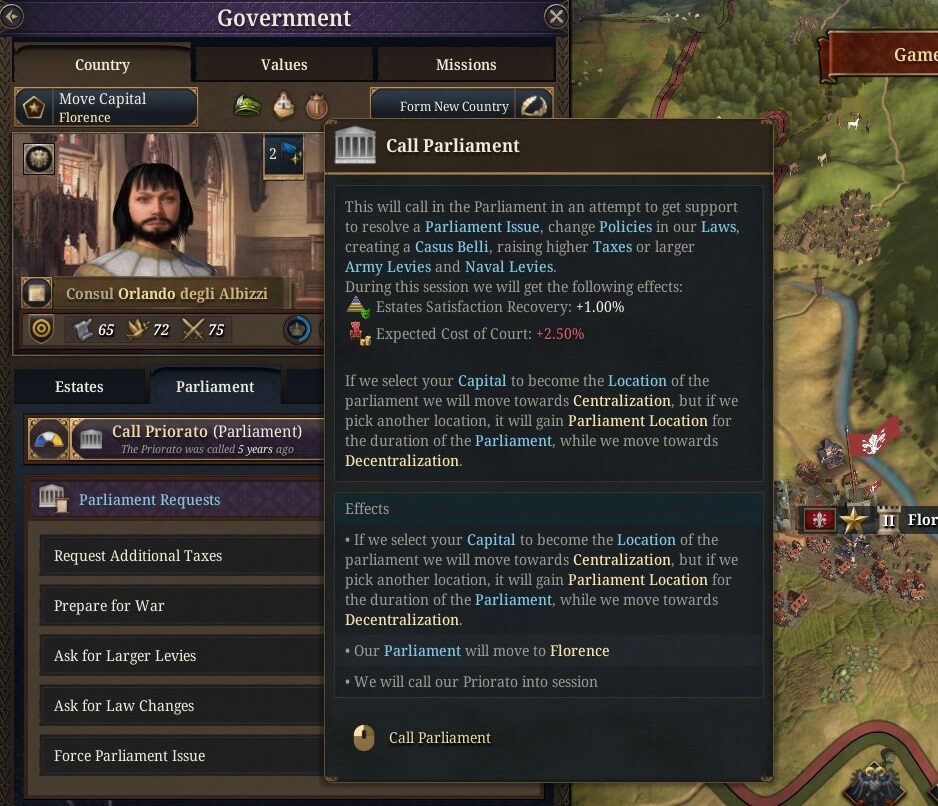Image resolution: width=938 pixels, height=806 pixels.
Task: Pick Ask for Law Changes
Action: (x=180, y=706)
